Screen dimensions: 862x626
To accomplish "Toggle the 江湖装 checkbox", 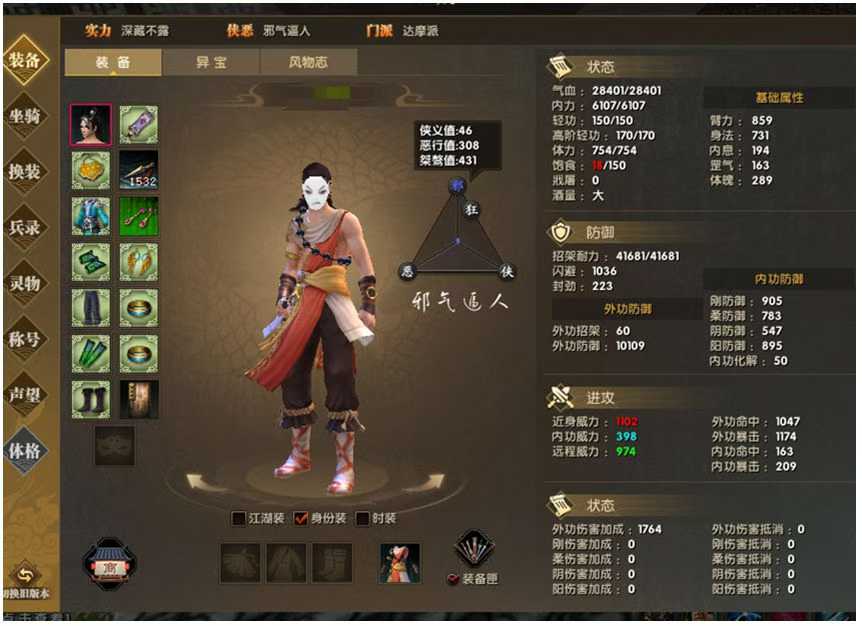I will click(239, 518).
